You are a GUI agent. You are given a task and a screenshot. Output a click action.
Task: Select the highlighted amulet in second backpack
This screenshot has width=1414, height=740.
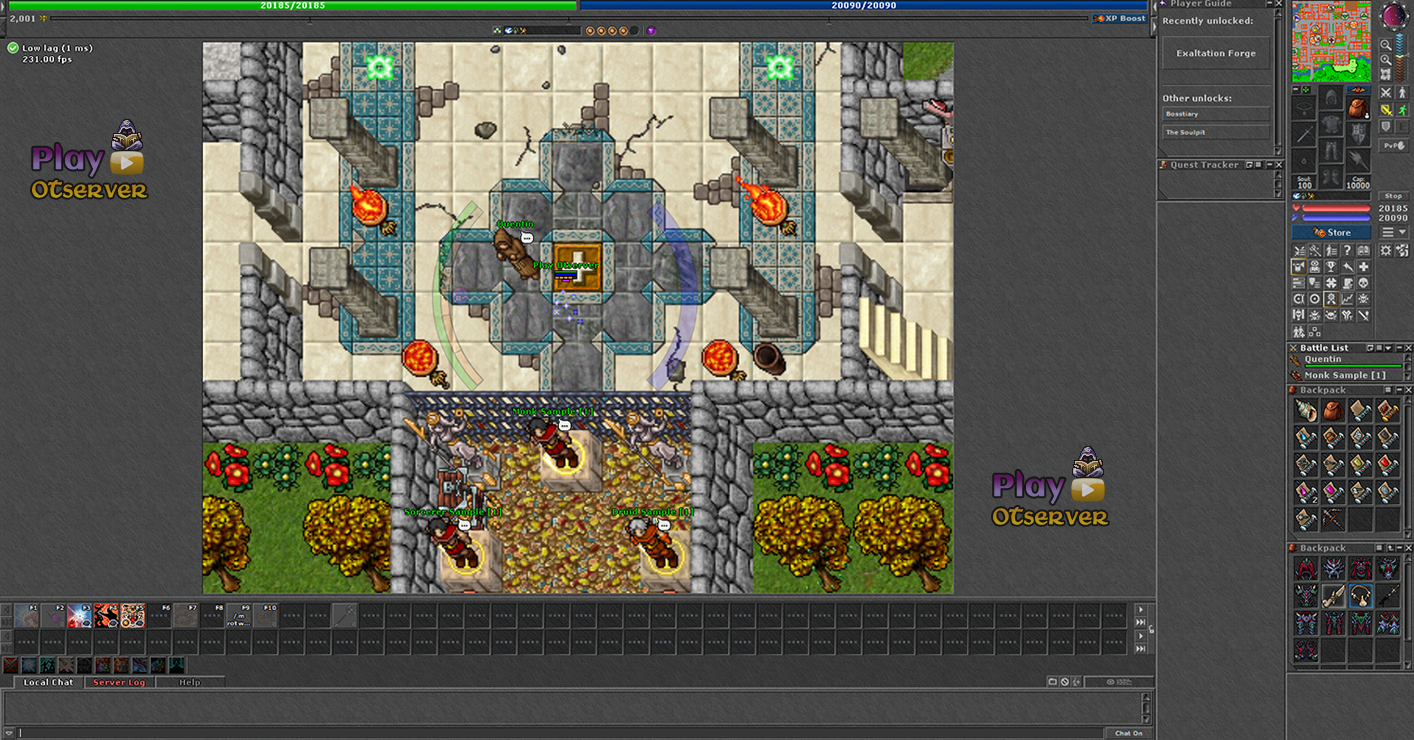(1360, 596)
